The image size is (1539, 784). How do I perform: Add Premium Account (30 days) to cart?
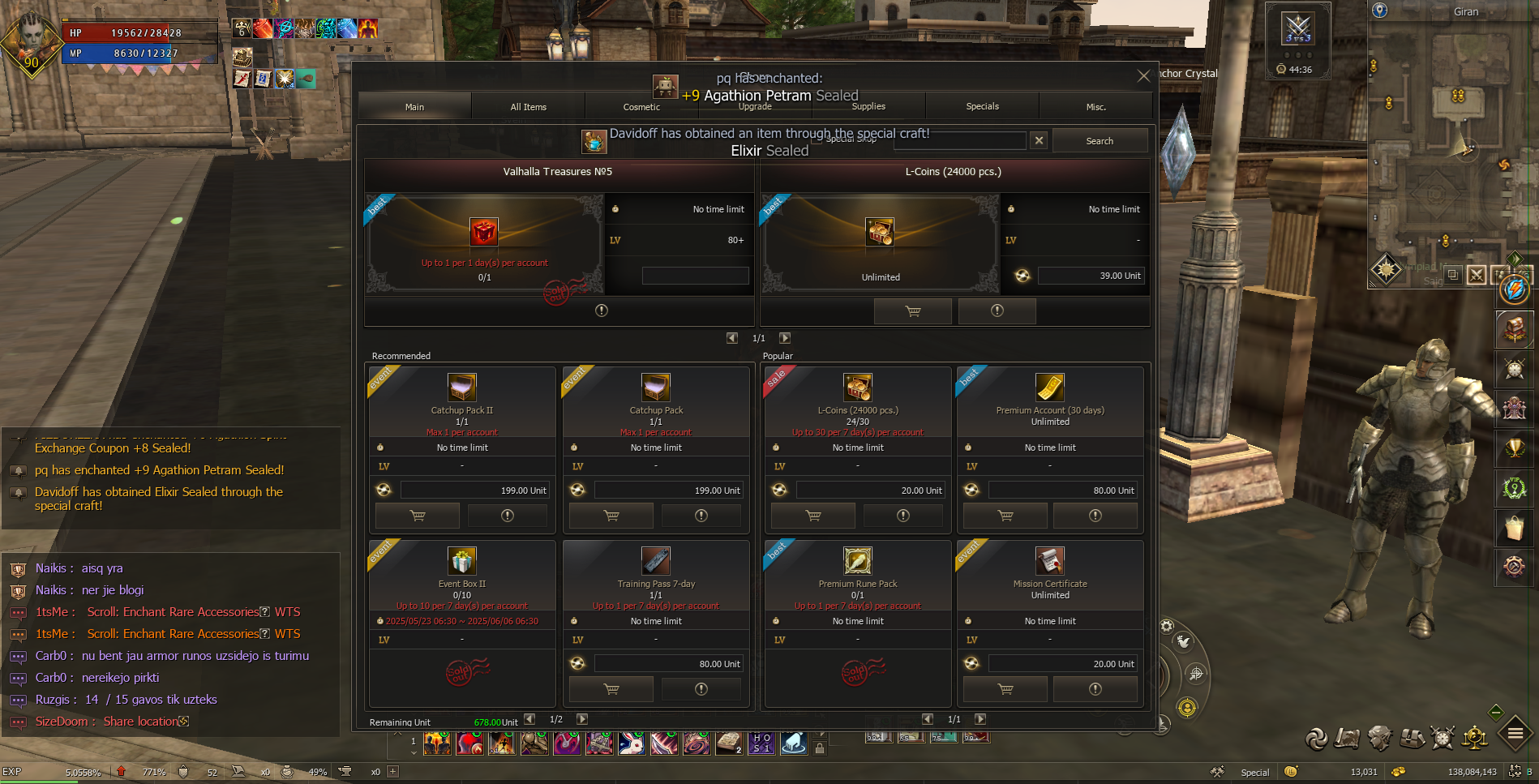pyautogui.click(x=1005, y=516)
